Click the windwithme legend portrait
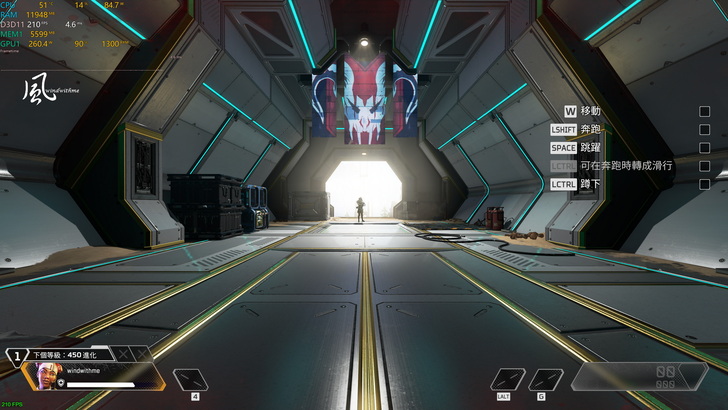Viewport: 728px width, 410px height. 48,376
